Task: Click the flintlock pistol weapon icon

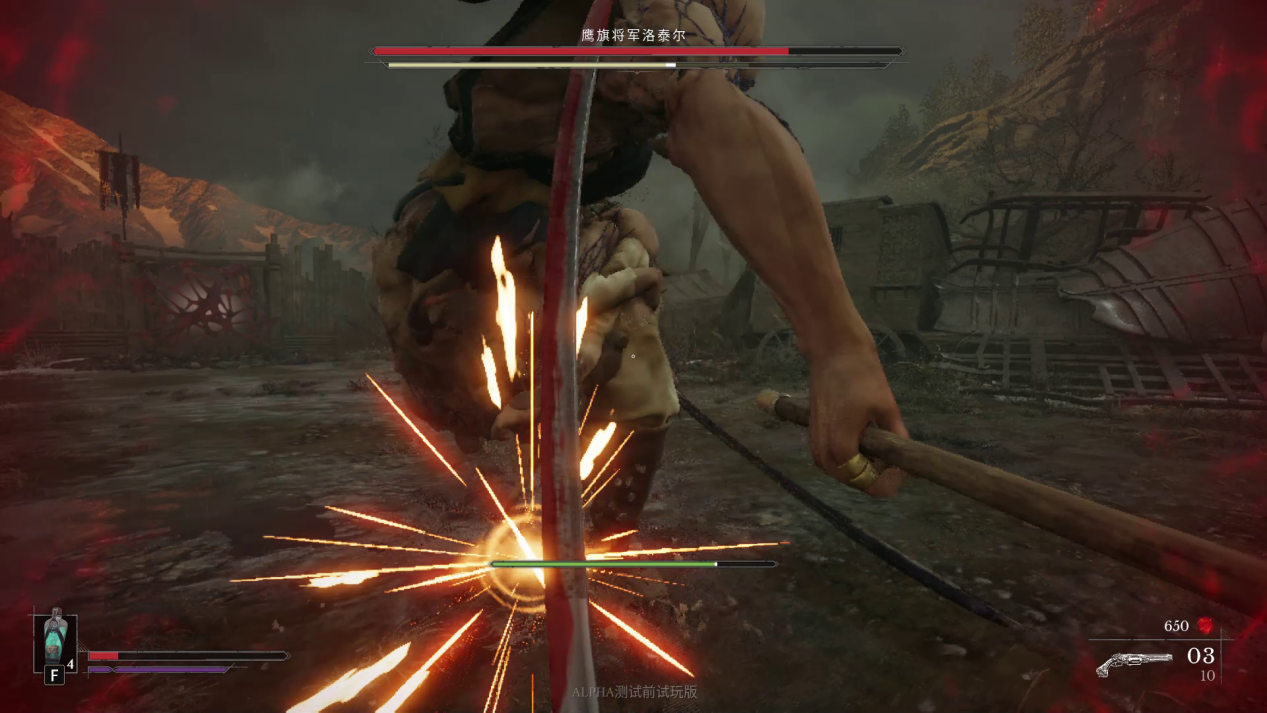Action: click(1133, 663)
